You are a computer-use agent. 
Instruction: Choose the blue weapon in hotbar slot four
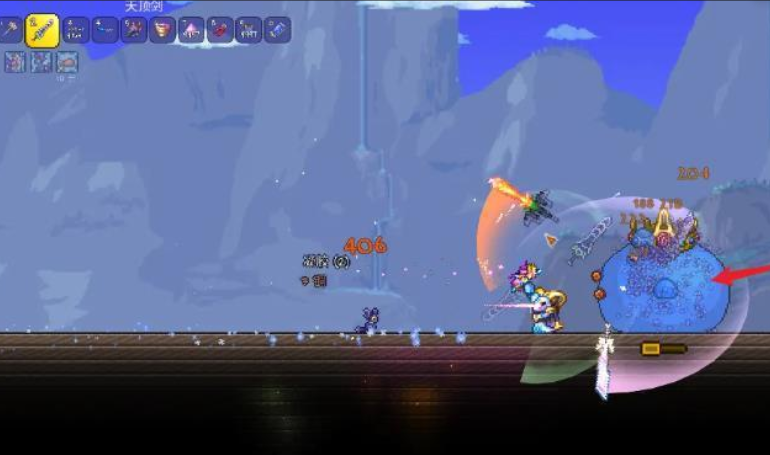pos(105,30)
